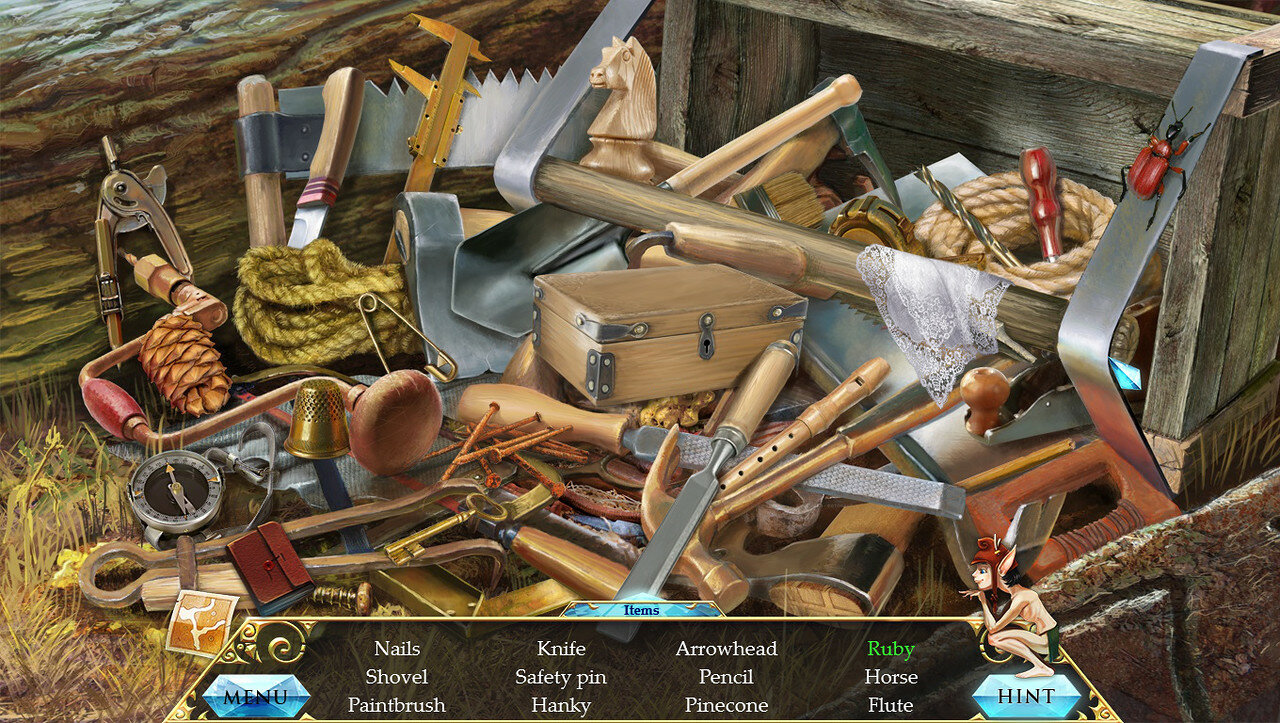
Task: Select Knife in the item list
Action: [561, 649]
